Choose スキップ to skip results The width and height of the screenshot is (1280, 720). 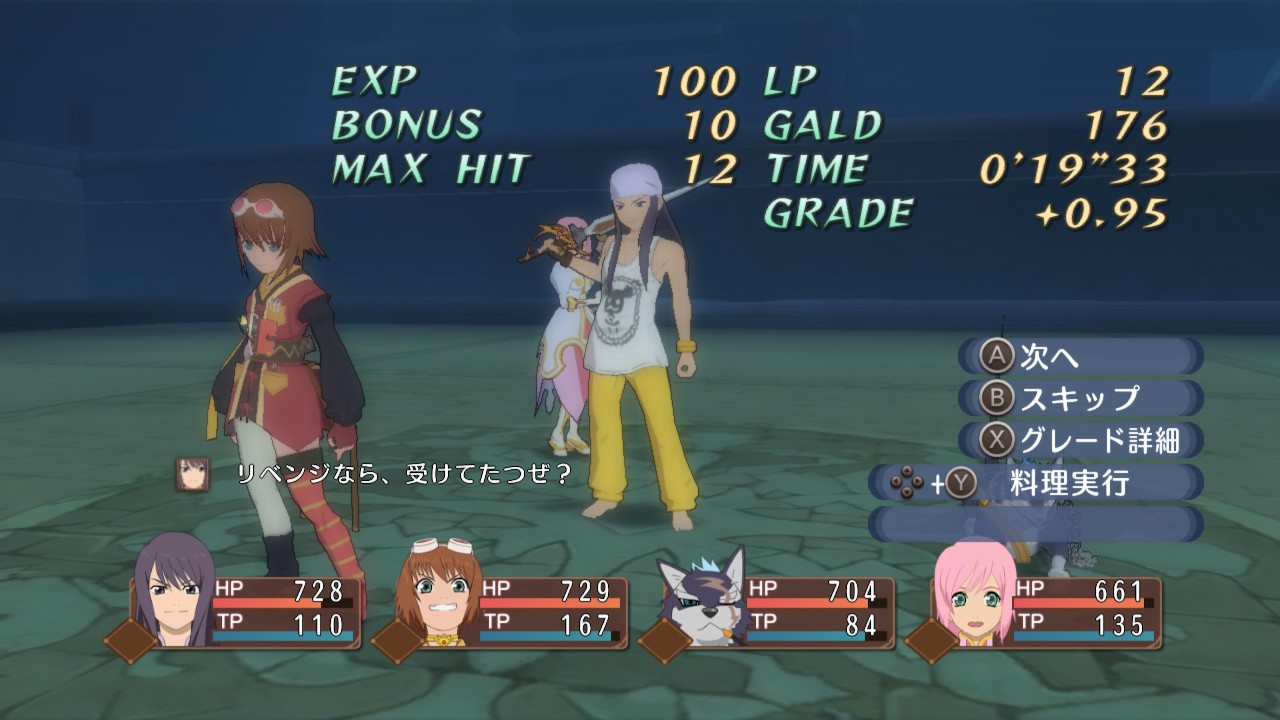pos(1080,398)
